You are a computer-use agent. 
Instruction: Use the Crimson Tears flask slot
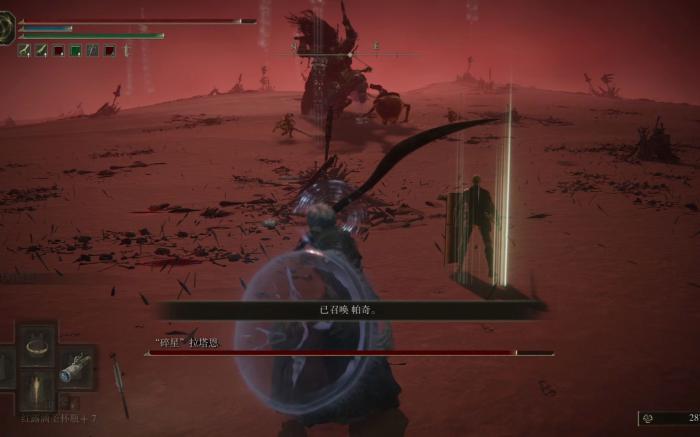pos(38,388)
